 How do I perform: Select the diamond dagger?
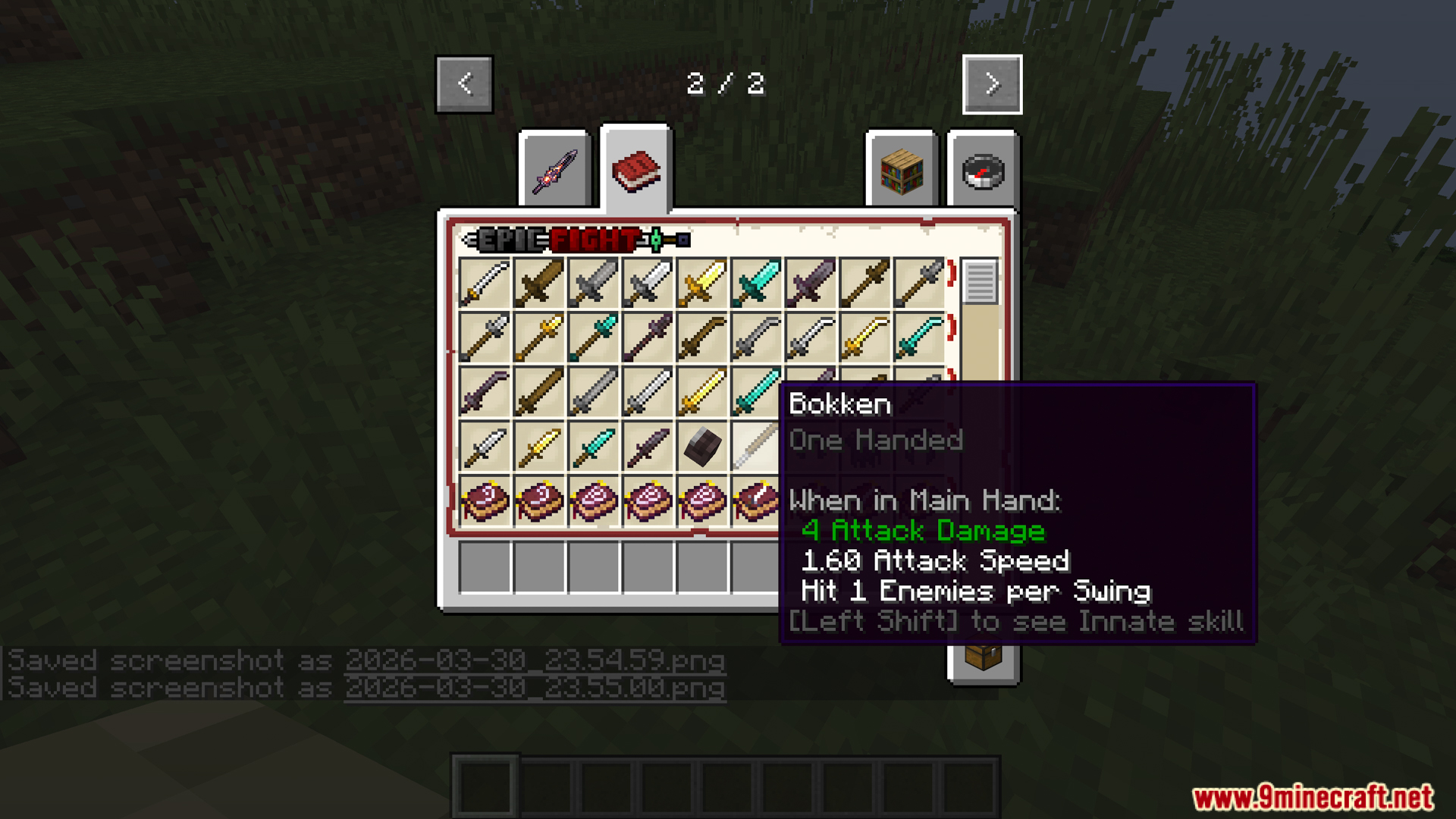594,447
